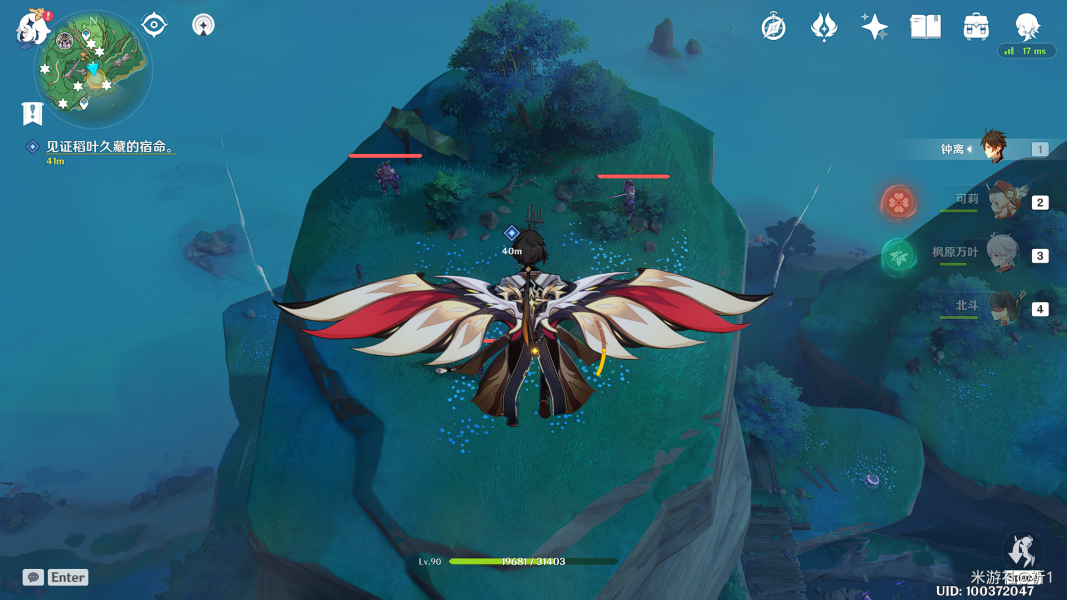Open the character screen icon
This screenshot has width=1067, height=600.
click(1026, 26)
